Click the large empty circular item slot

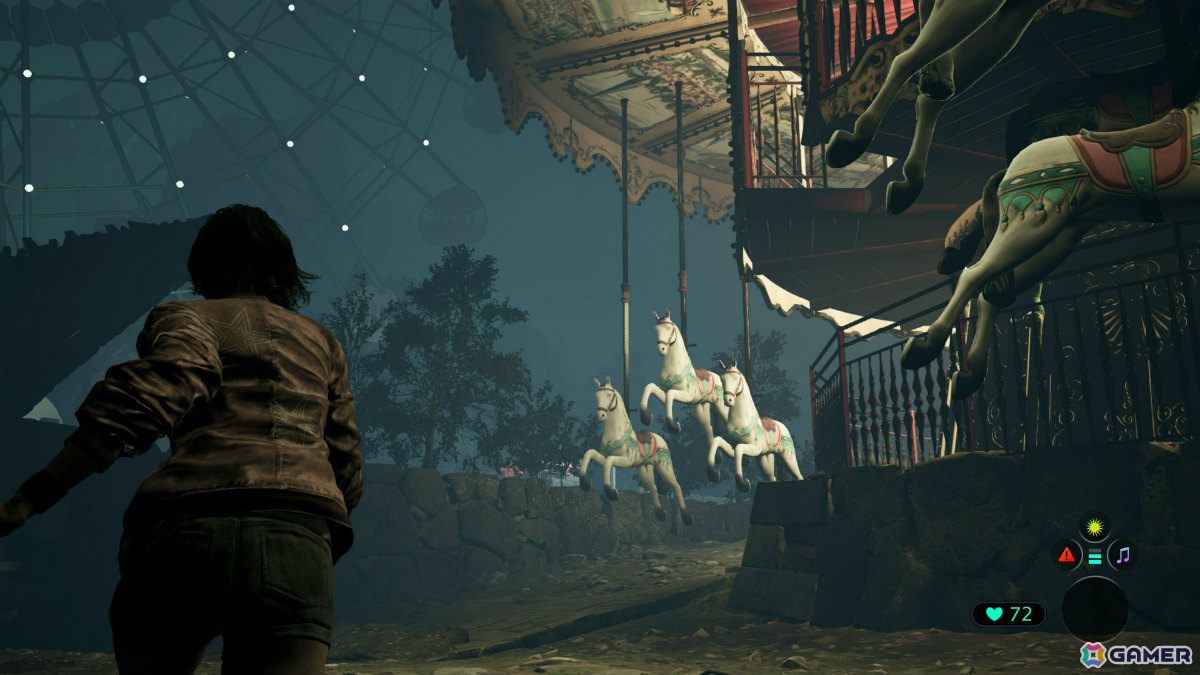pos(1094,609)
